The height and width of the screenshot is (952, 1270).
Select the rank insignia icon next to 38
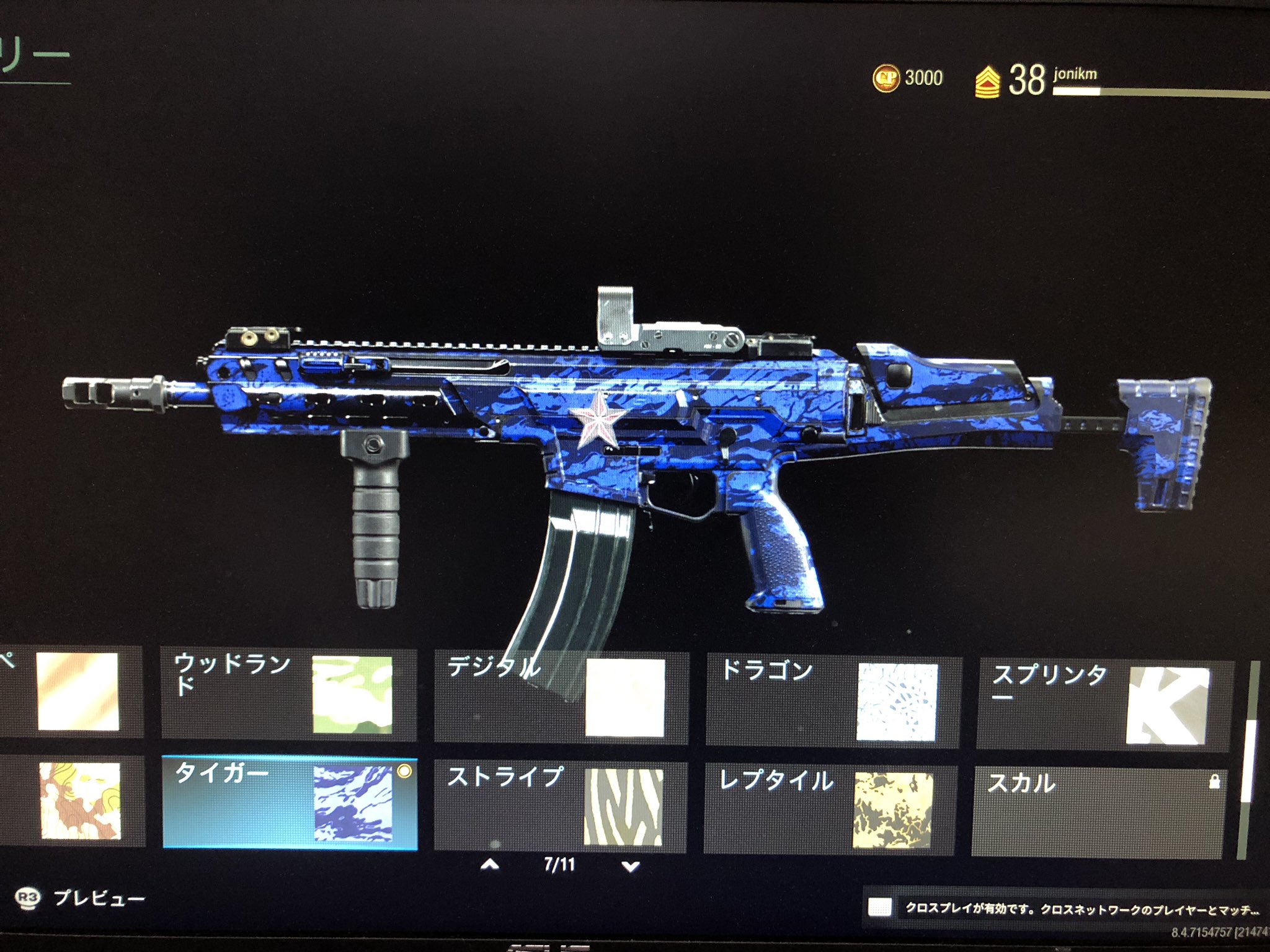click(987, 81)
